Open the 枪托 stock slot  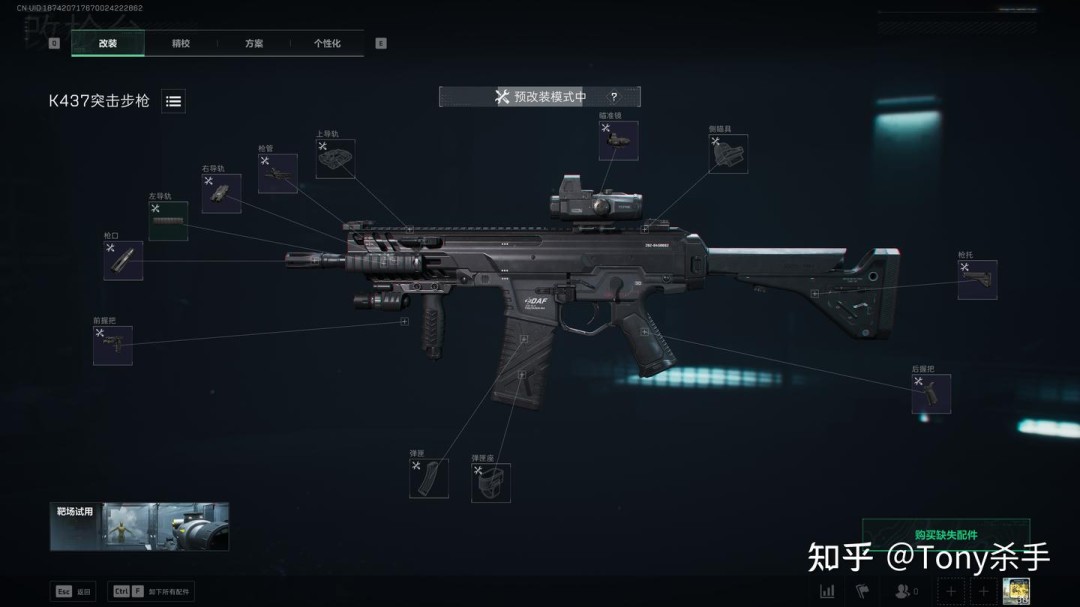click(977, 280)
